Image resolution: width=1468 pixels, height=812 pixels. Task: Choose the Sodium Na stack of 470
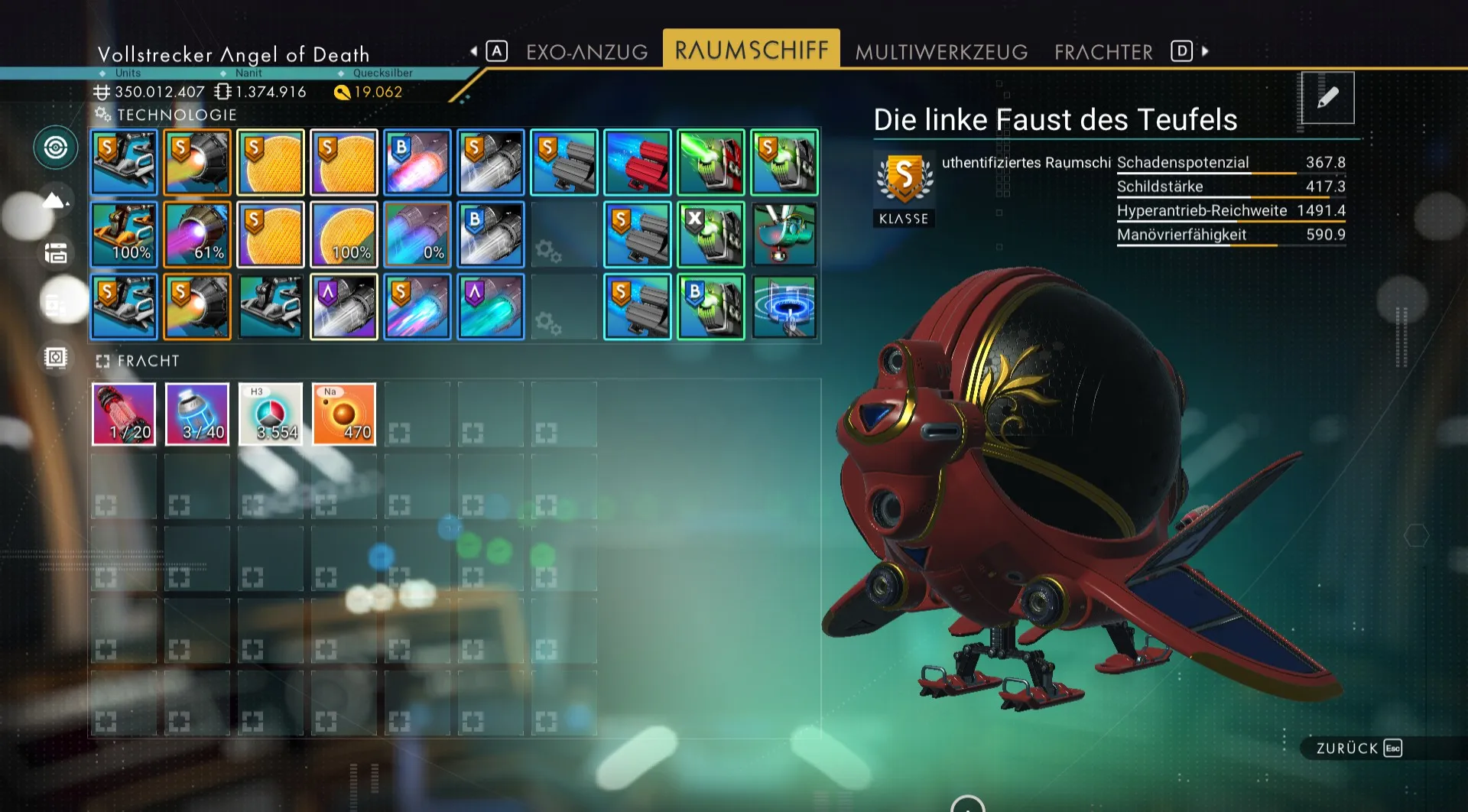click(344, 414)
